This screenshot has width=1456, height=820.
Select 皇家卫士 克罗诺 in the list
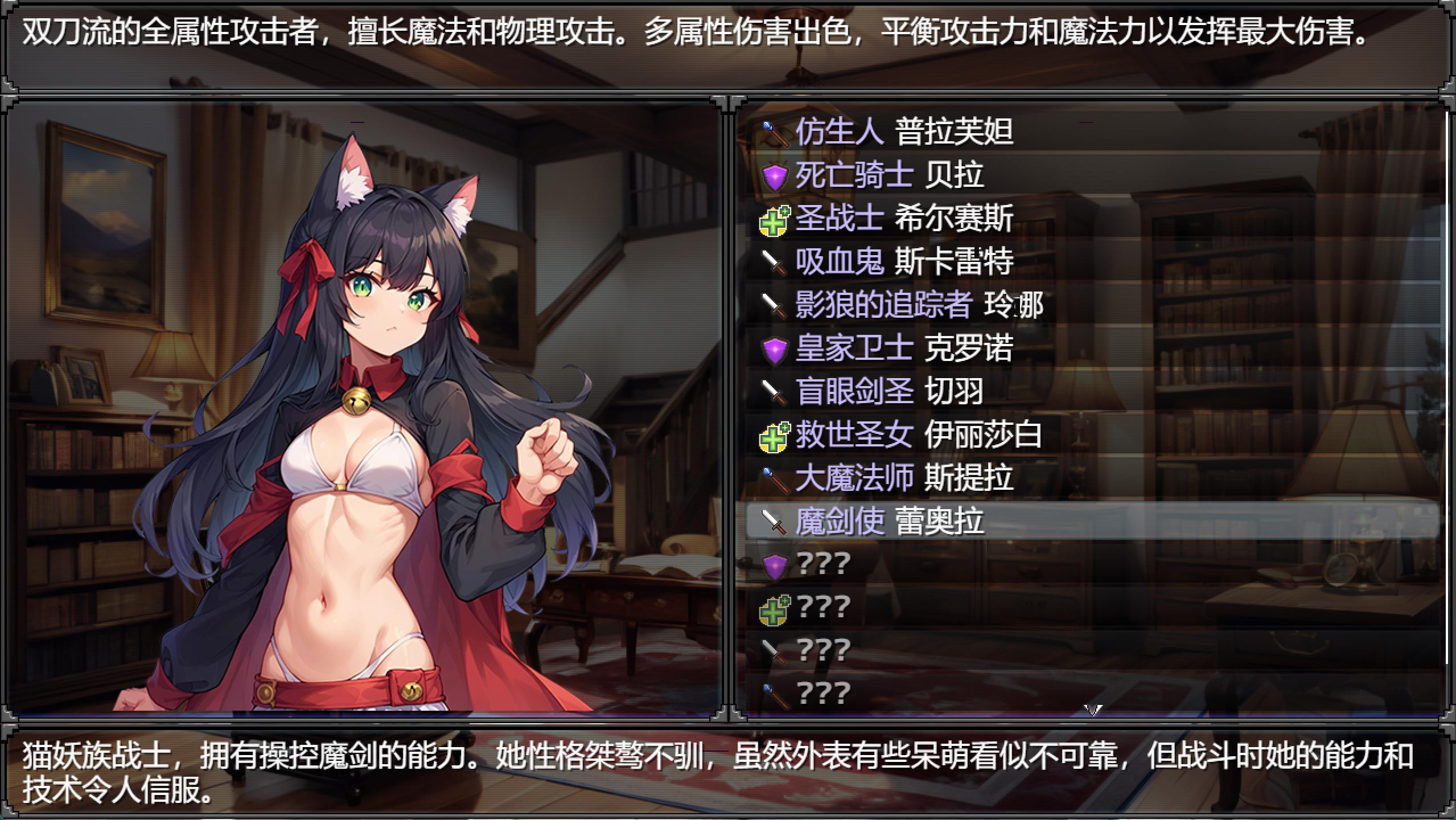904,348
